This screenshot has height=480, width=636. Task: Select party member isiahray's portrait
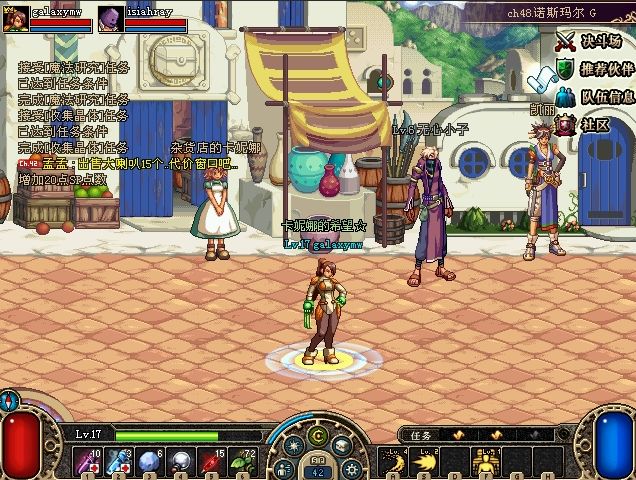(x=111, y=16)
